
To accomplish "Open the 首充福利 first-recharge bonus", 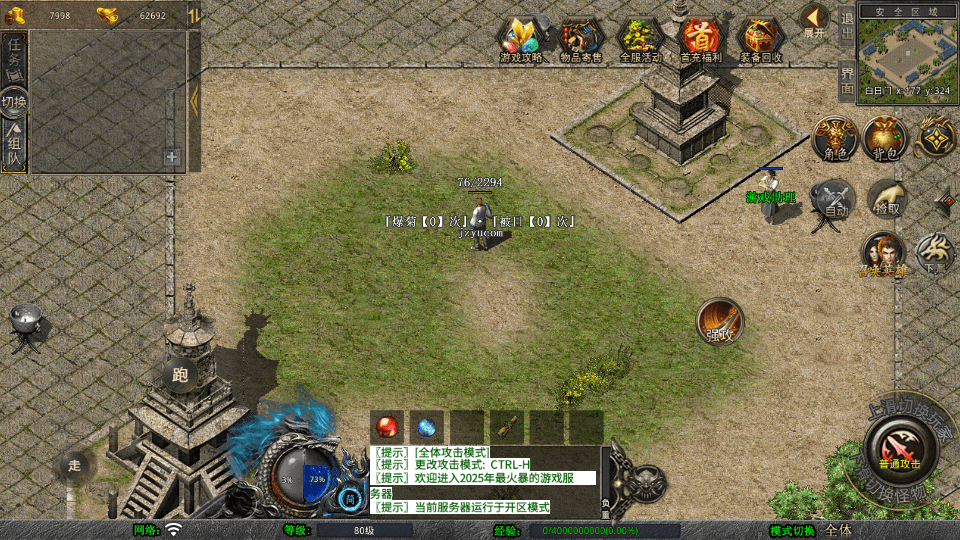I will coord(701,40).
